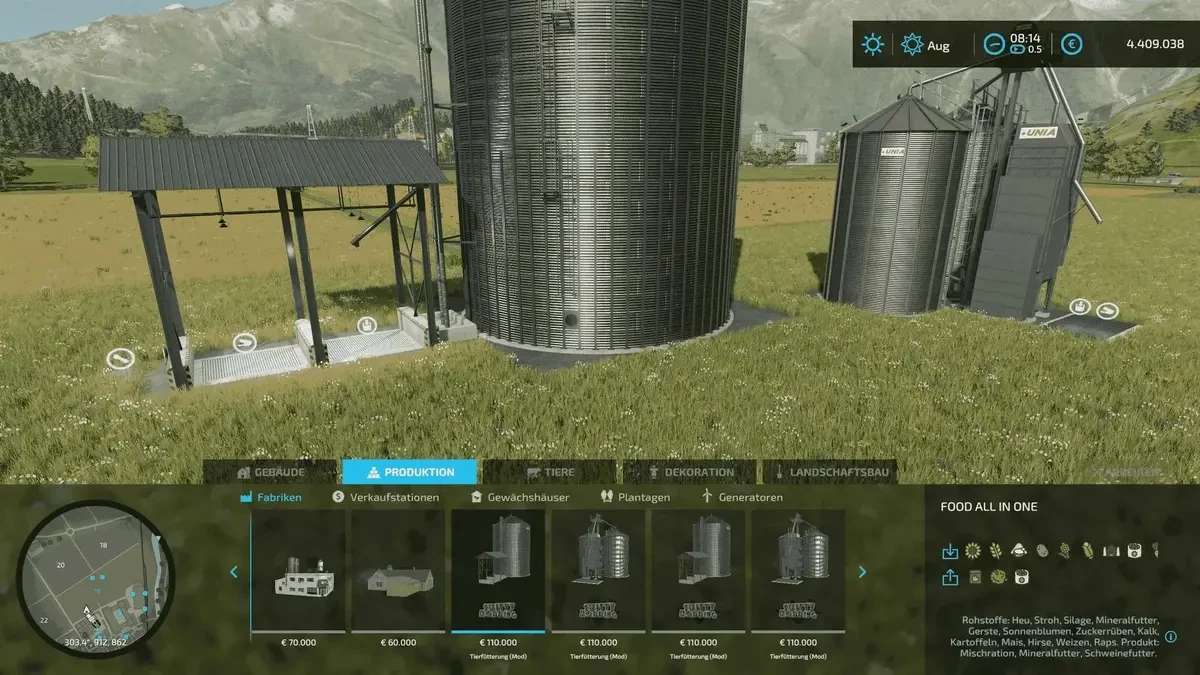The image size is (1200, 675).
Task: Go to previous items with left arrow
Action: pos(234,572)
